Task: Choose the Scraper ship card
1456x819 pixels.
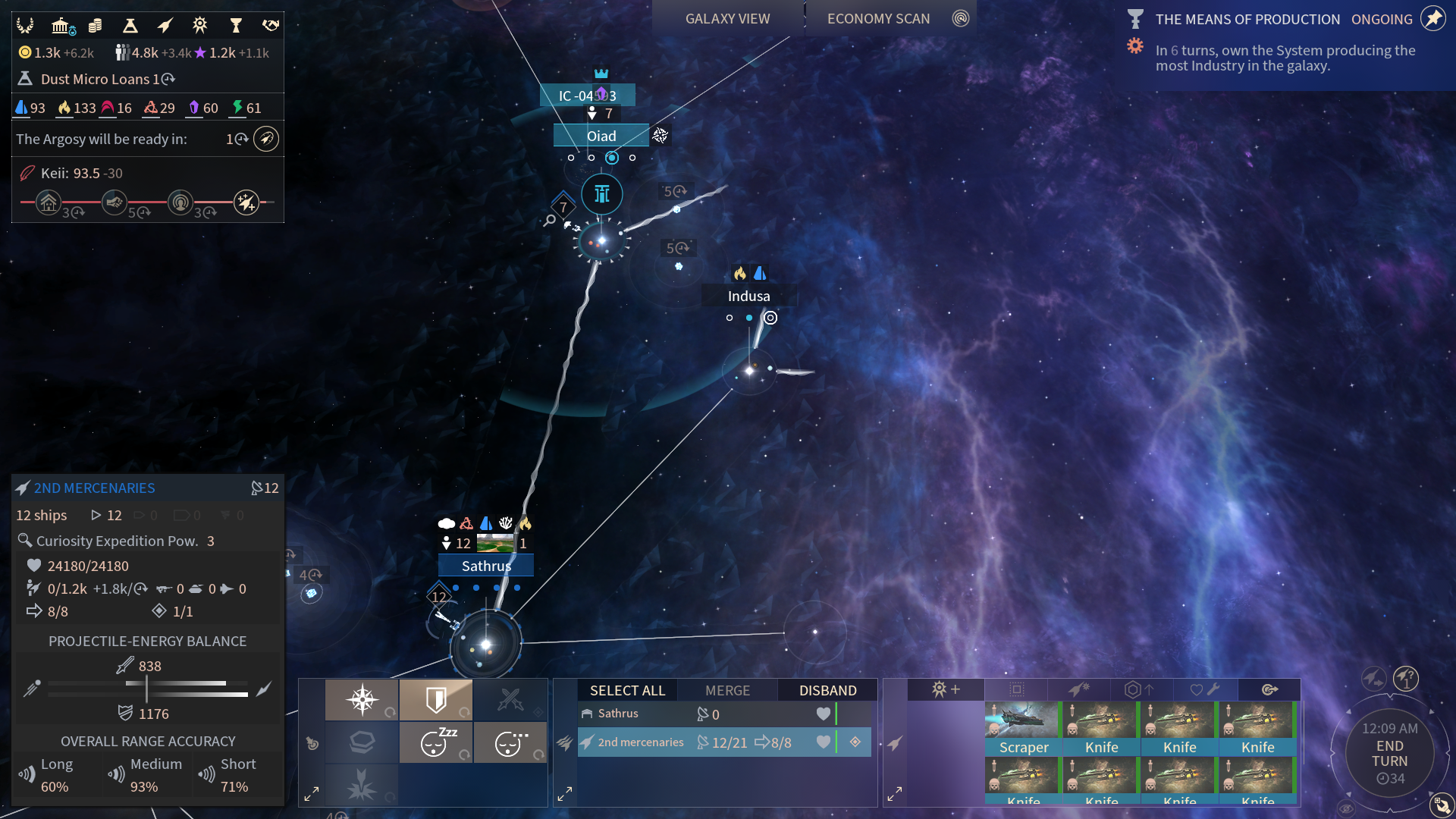Action: pos(1023,728)
